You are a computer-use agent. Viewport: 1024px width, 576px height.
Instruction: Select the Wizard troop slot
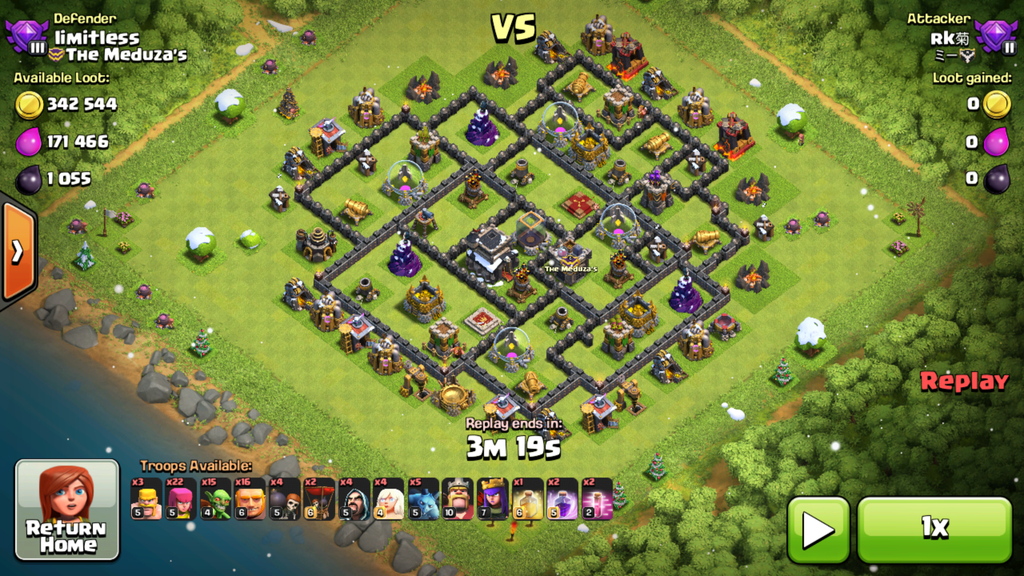coord(354,499)
